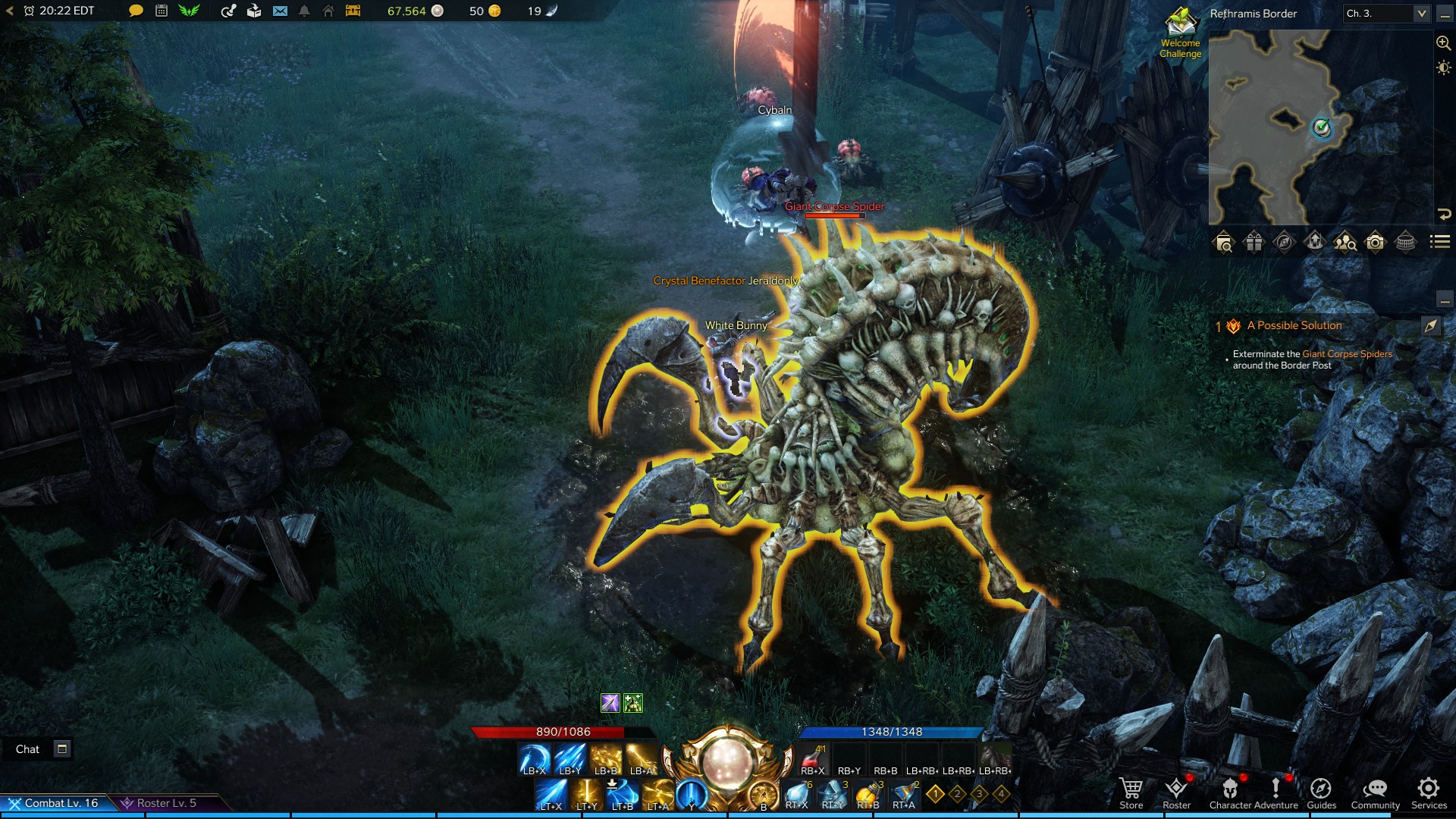The width and height of the screenshot is (1456, 819).
Task: Open the Proving Grounds colosseum icon
Action: point(1405,243)
